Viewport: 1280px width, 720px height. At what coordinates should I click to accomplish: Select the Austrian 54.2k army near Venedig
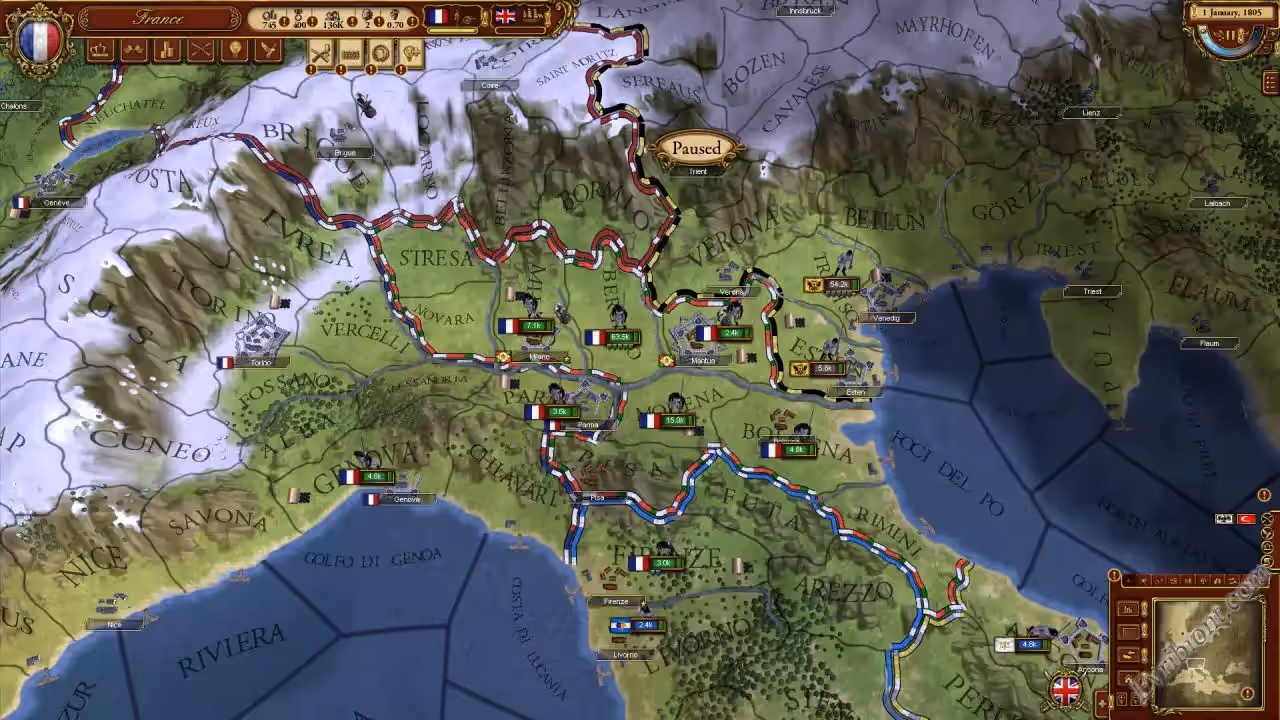830,285
